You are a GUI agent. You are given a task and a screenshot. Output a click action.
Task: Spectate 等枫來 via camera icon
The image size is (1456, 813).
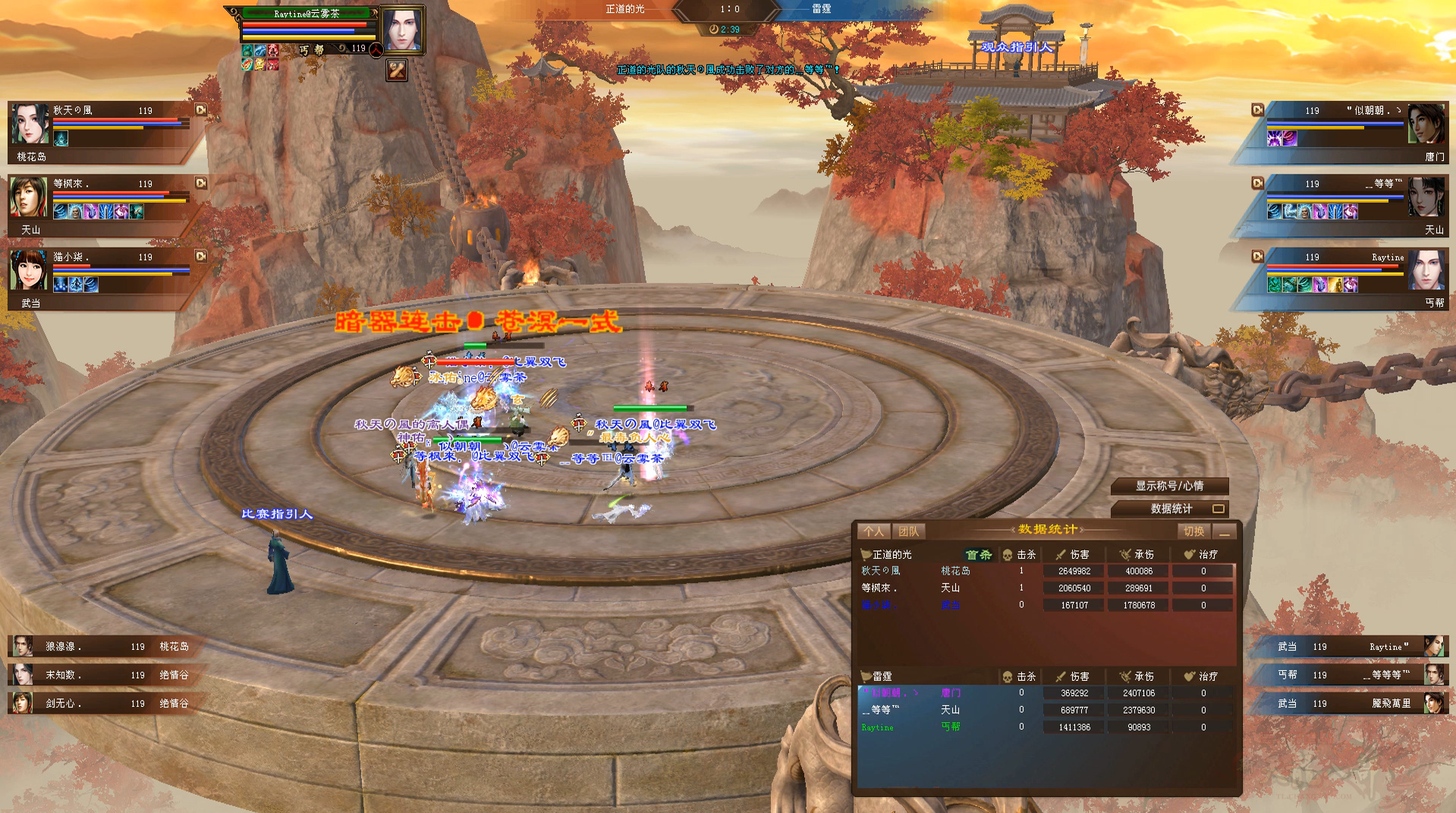(x=201, y=183)
